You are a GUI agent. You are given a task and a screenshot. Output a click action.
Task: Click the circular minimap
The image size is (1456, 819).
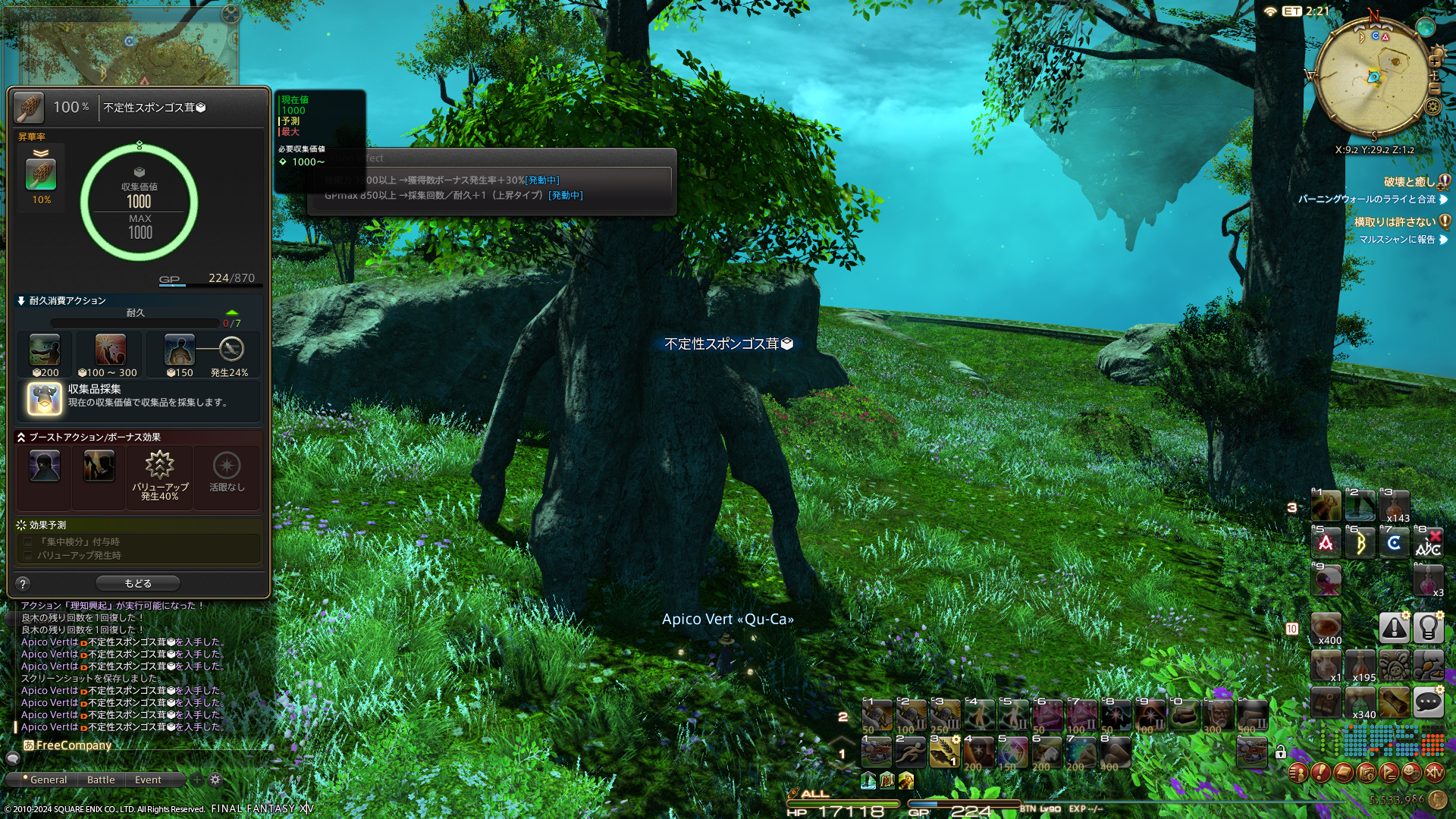point(1373,77)
